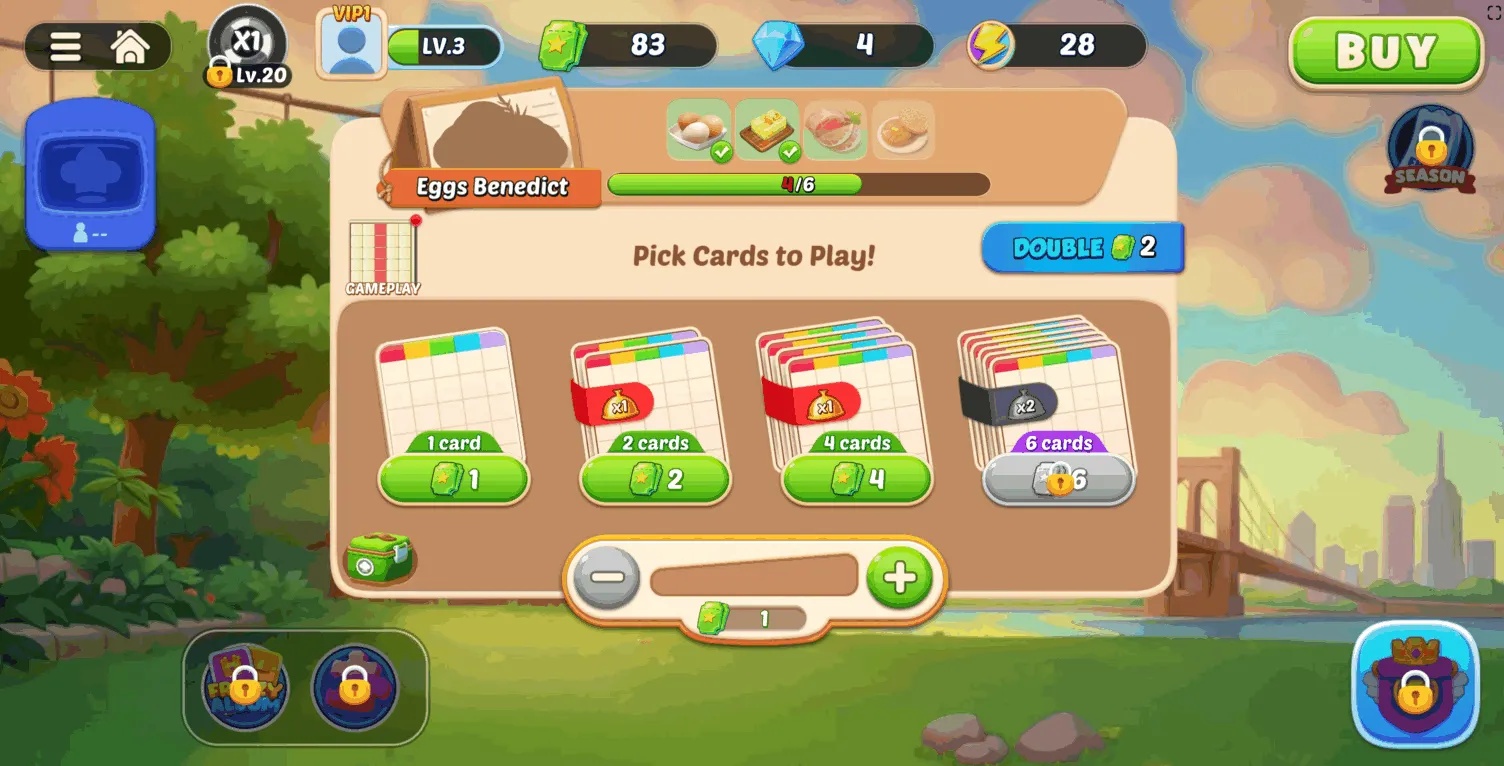Decrease the bet with the minus button
The width and height of the screenshot is (1504, 766).
(x=607, y=577)
